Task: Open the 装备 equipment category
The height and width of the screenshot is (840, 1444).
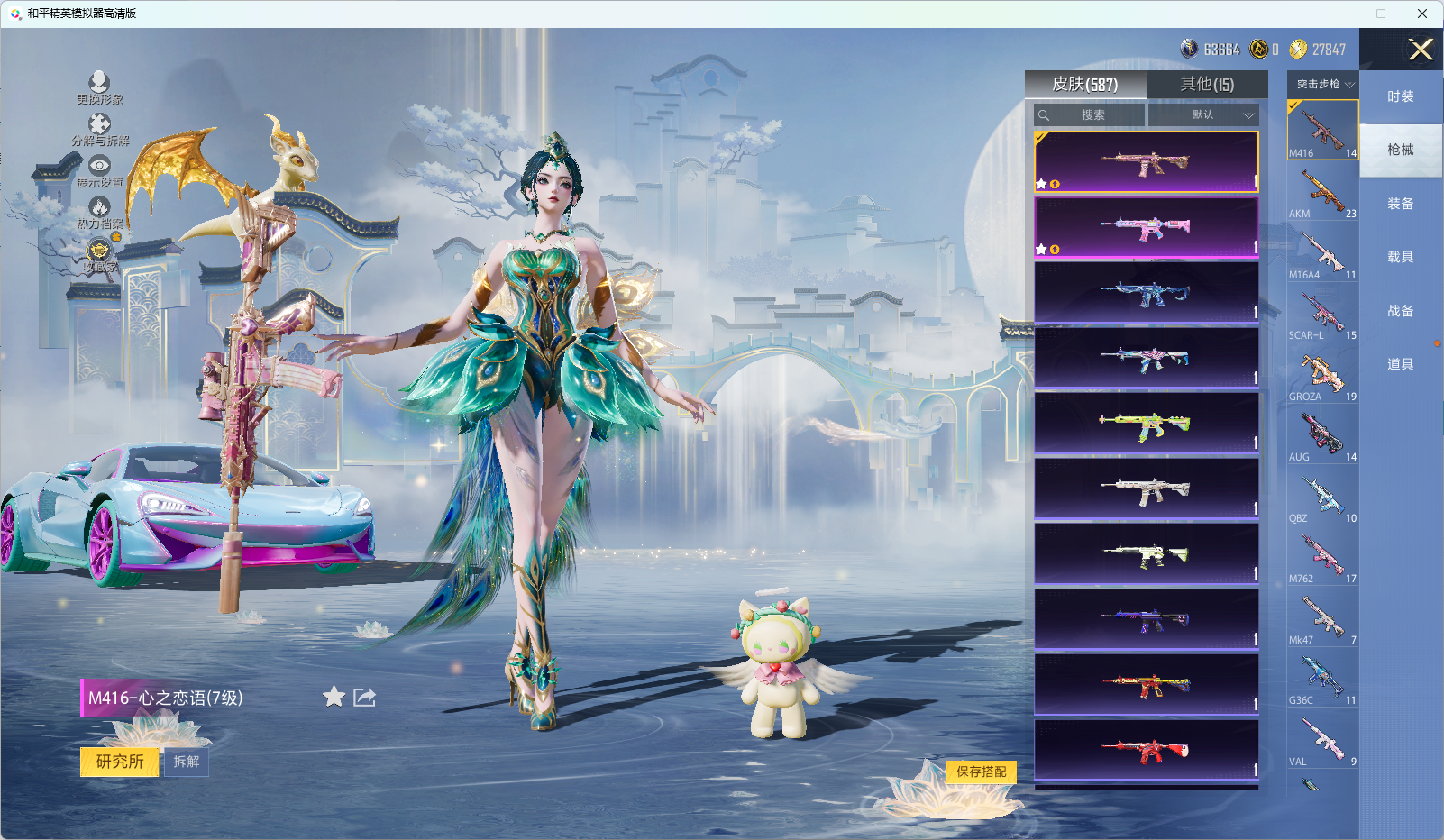Action: pyautogui.click(x=1400, y=204)
